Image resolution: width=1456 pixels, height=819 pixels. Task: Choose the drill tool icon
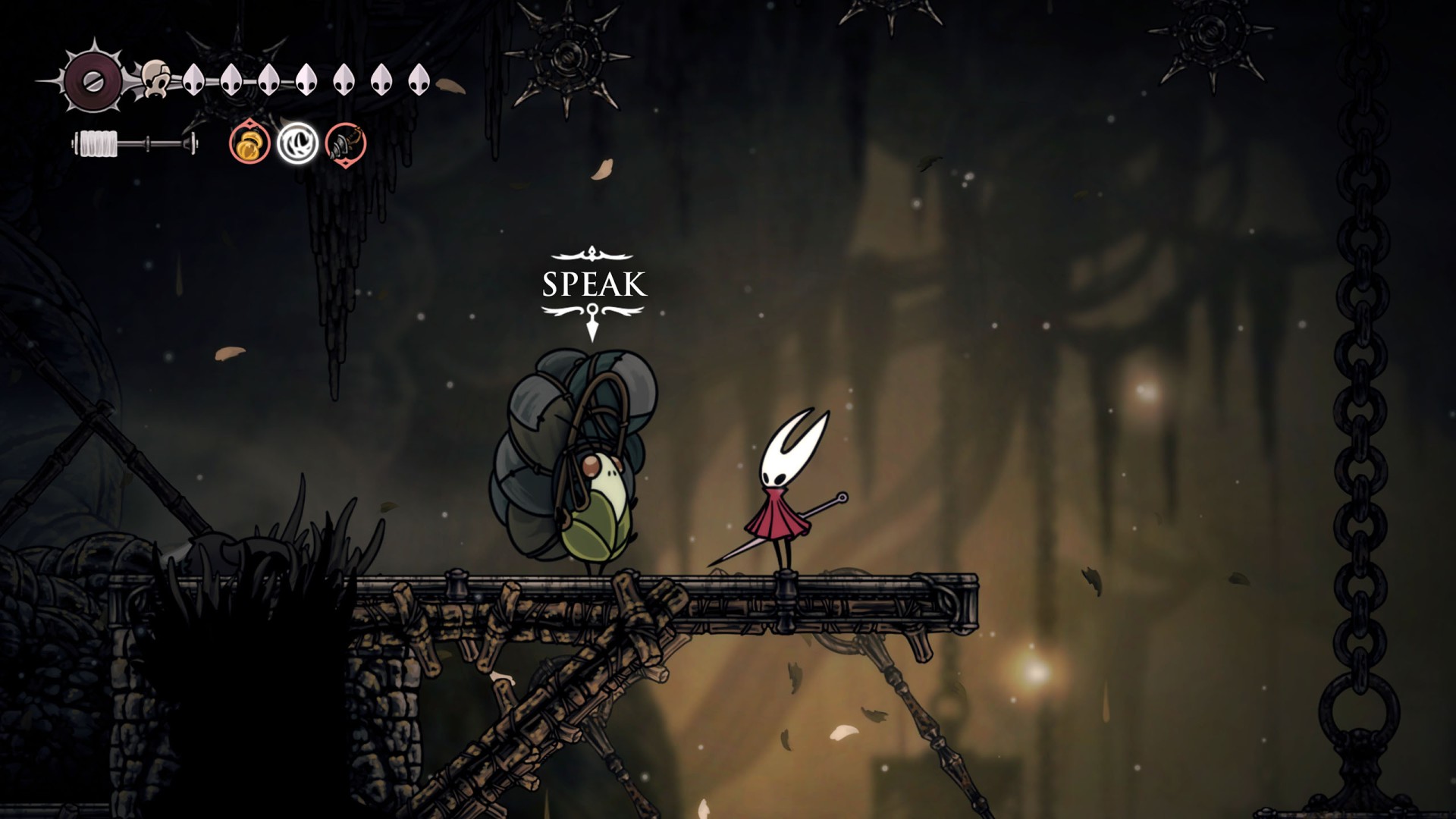(x=346, y=143)
